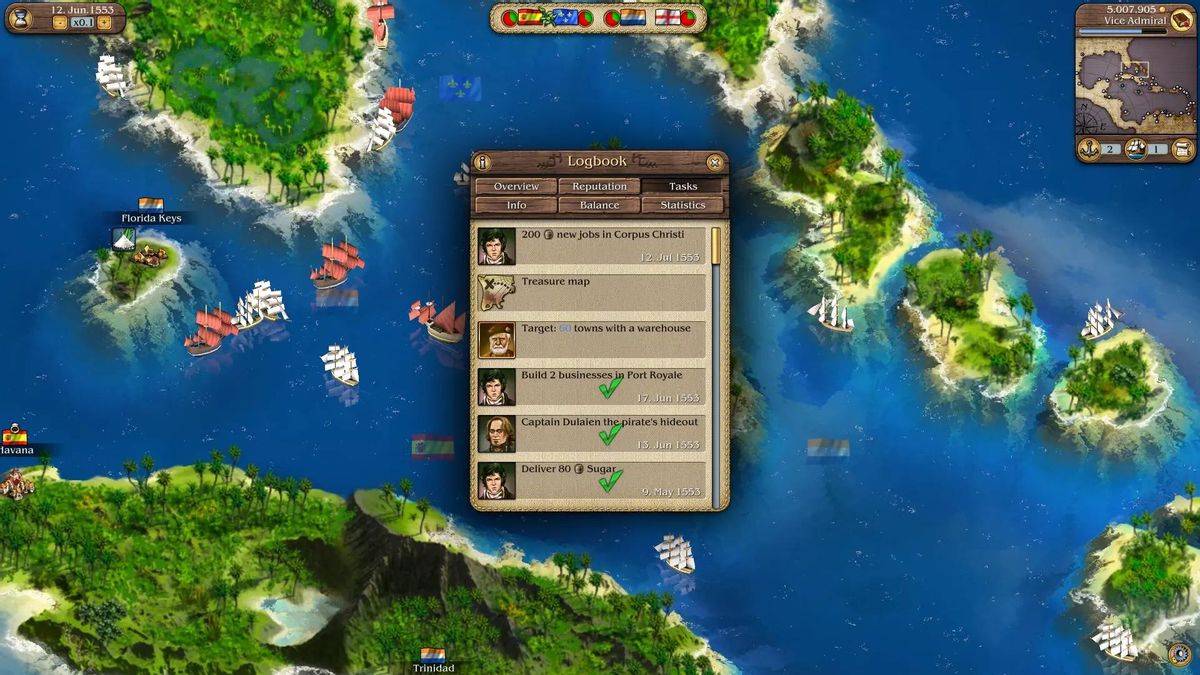This screenshot has height=675, width=1200.
Task: Switch to the Overview tab
Action: pyautogui.click(x=516, y=186)
